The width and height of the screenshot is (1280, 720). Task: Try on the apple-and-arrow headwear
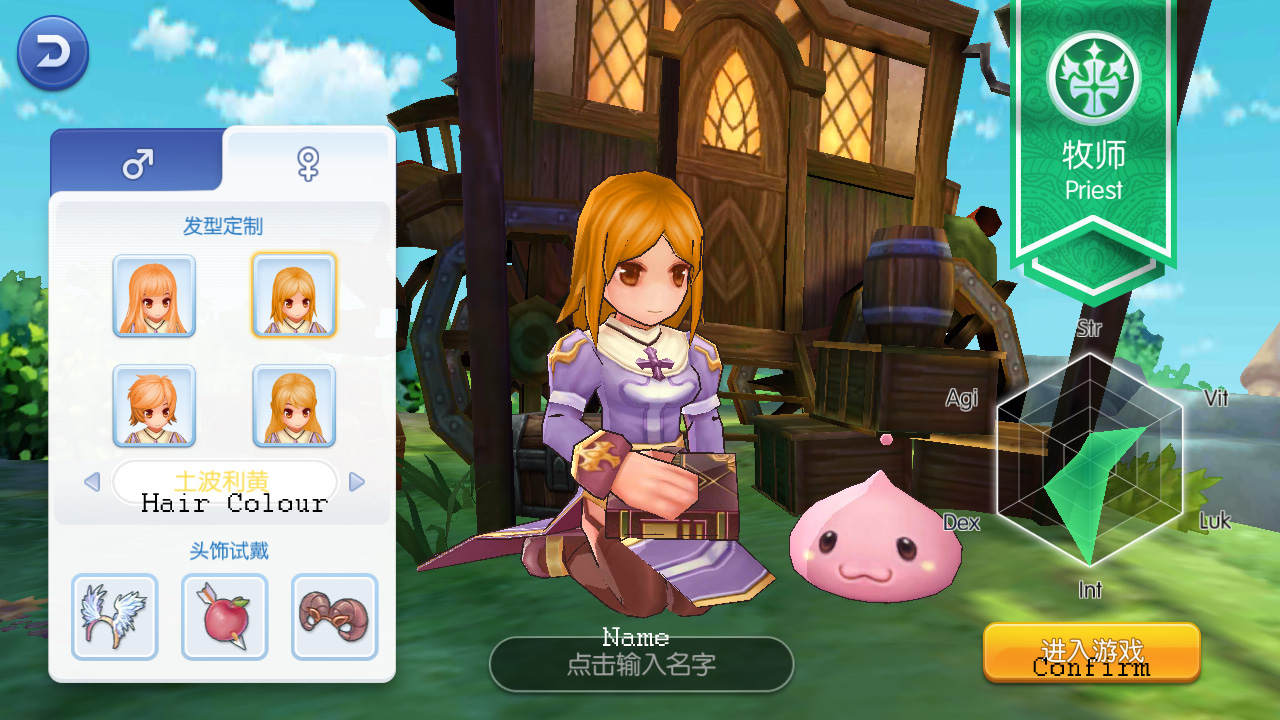coord(225,616)
